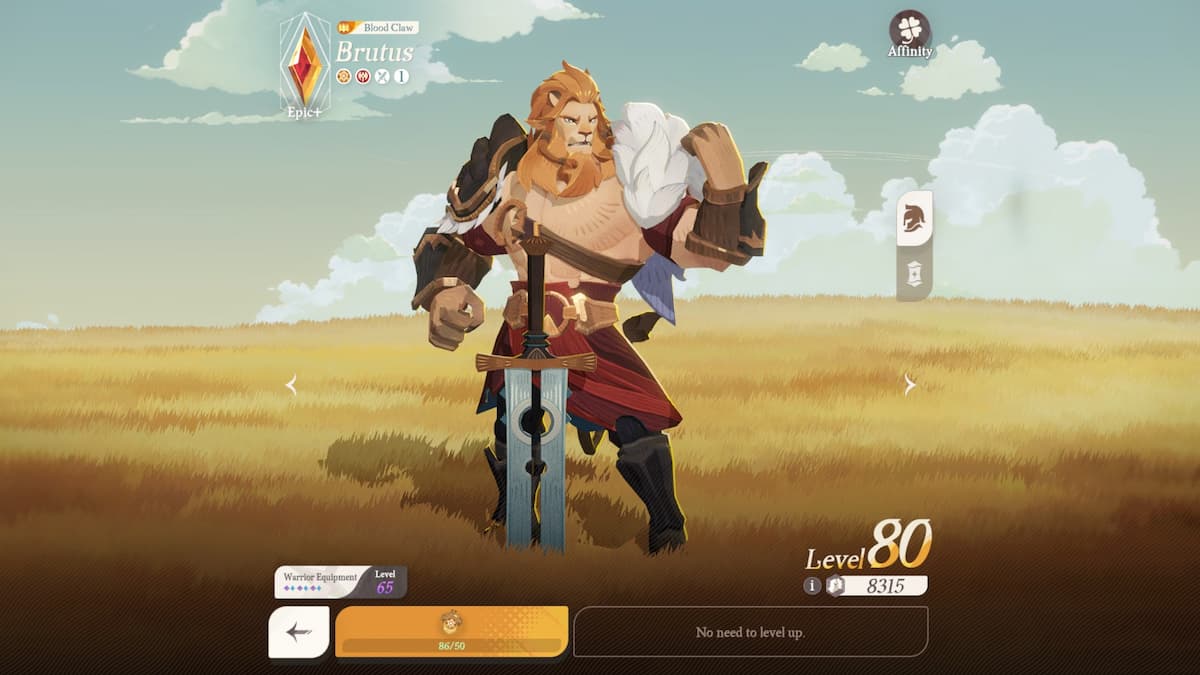Go back with the arrow button
The height and width of the screenshot is (675, 1200).
[x=298, y=632]
